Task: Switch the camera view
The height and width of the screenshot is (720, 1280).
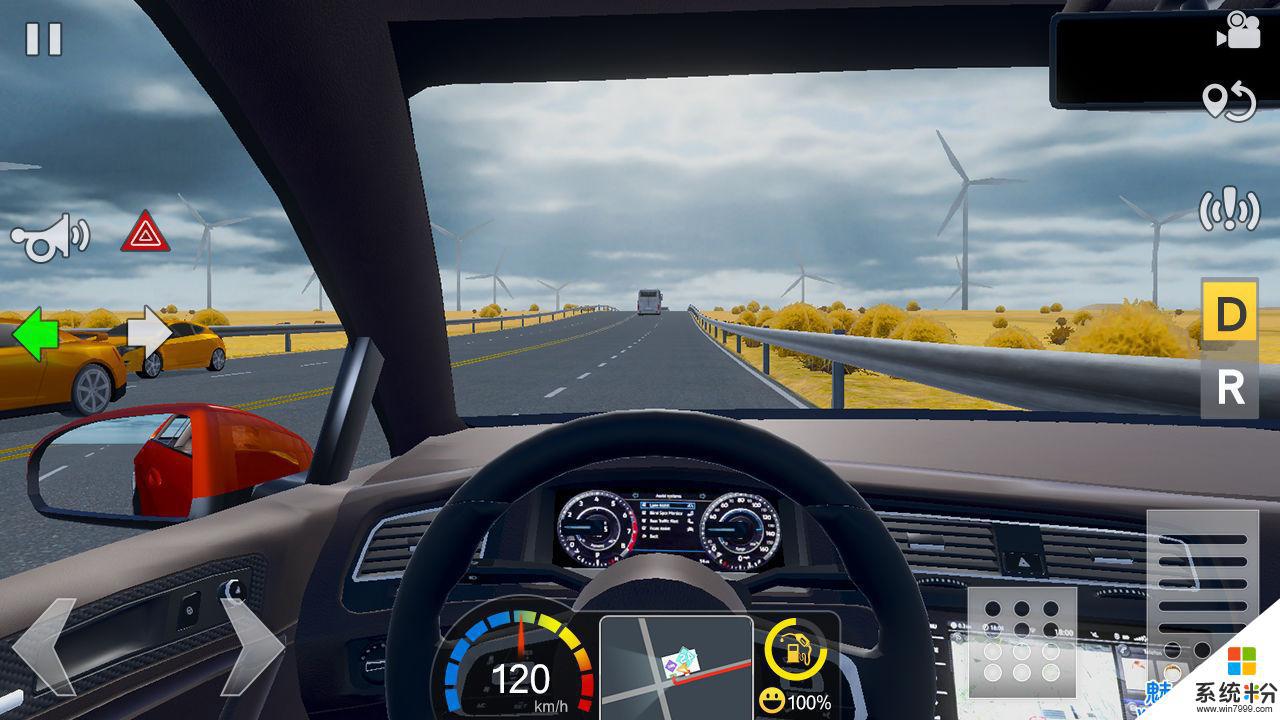Action: pyautogui.click(x=1237, y=31)
